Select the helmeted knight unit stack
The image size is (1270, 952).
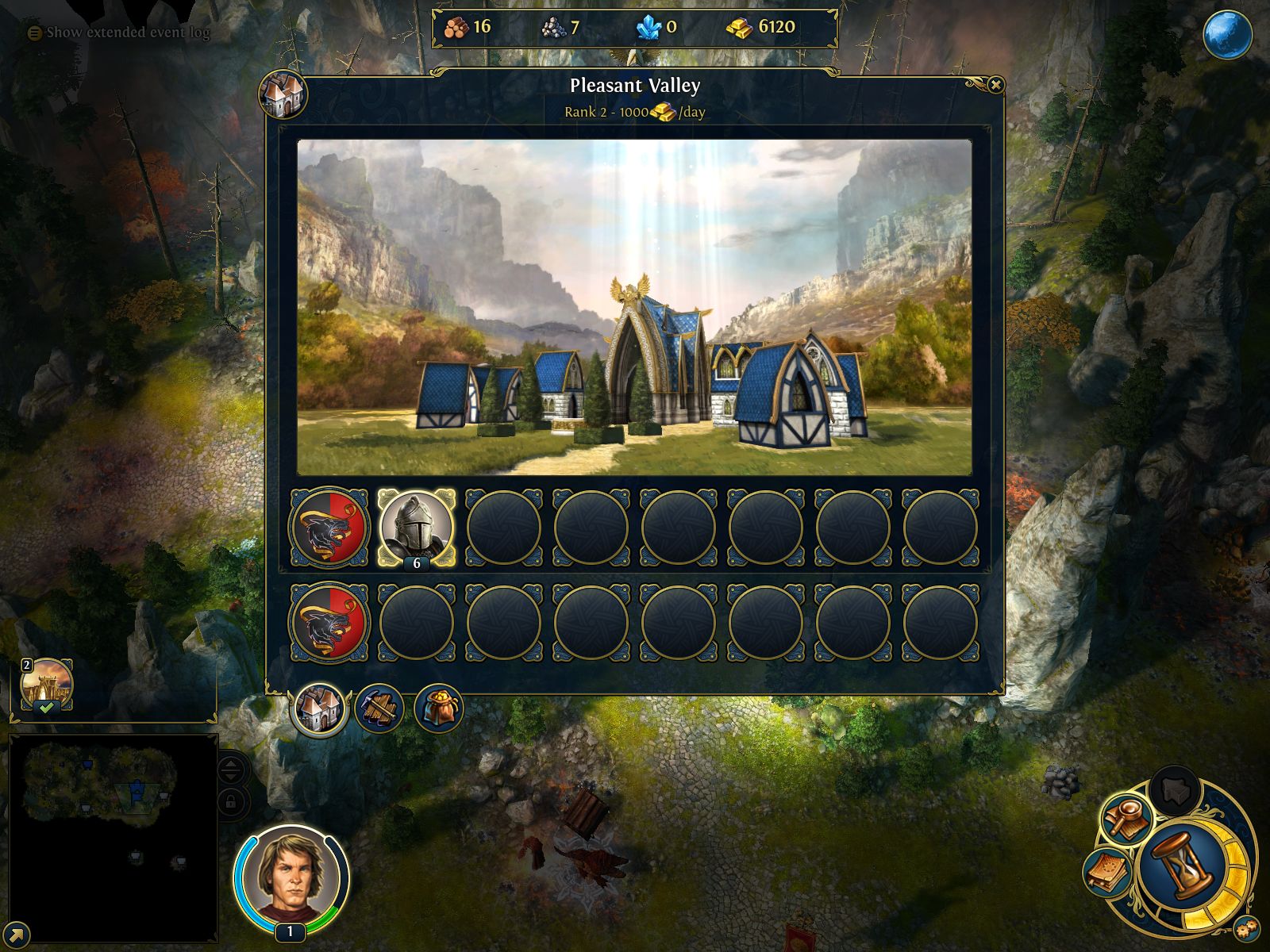416,528
